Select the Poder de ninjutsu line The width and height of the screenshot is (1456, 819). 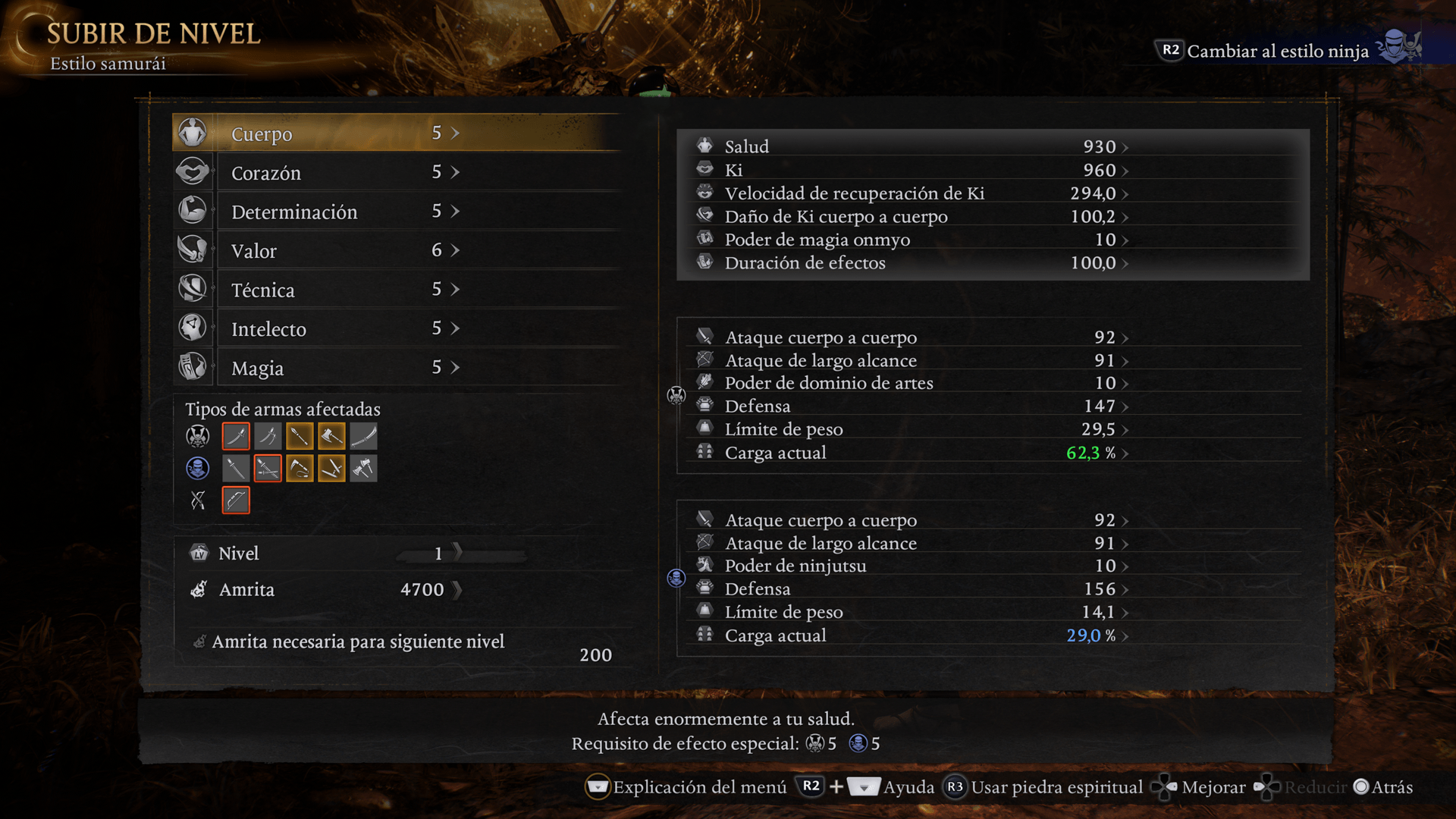pyautogui.click(x=910, y=566)
